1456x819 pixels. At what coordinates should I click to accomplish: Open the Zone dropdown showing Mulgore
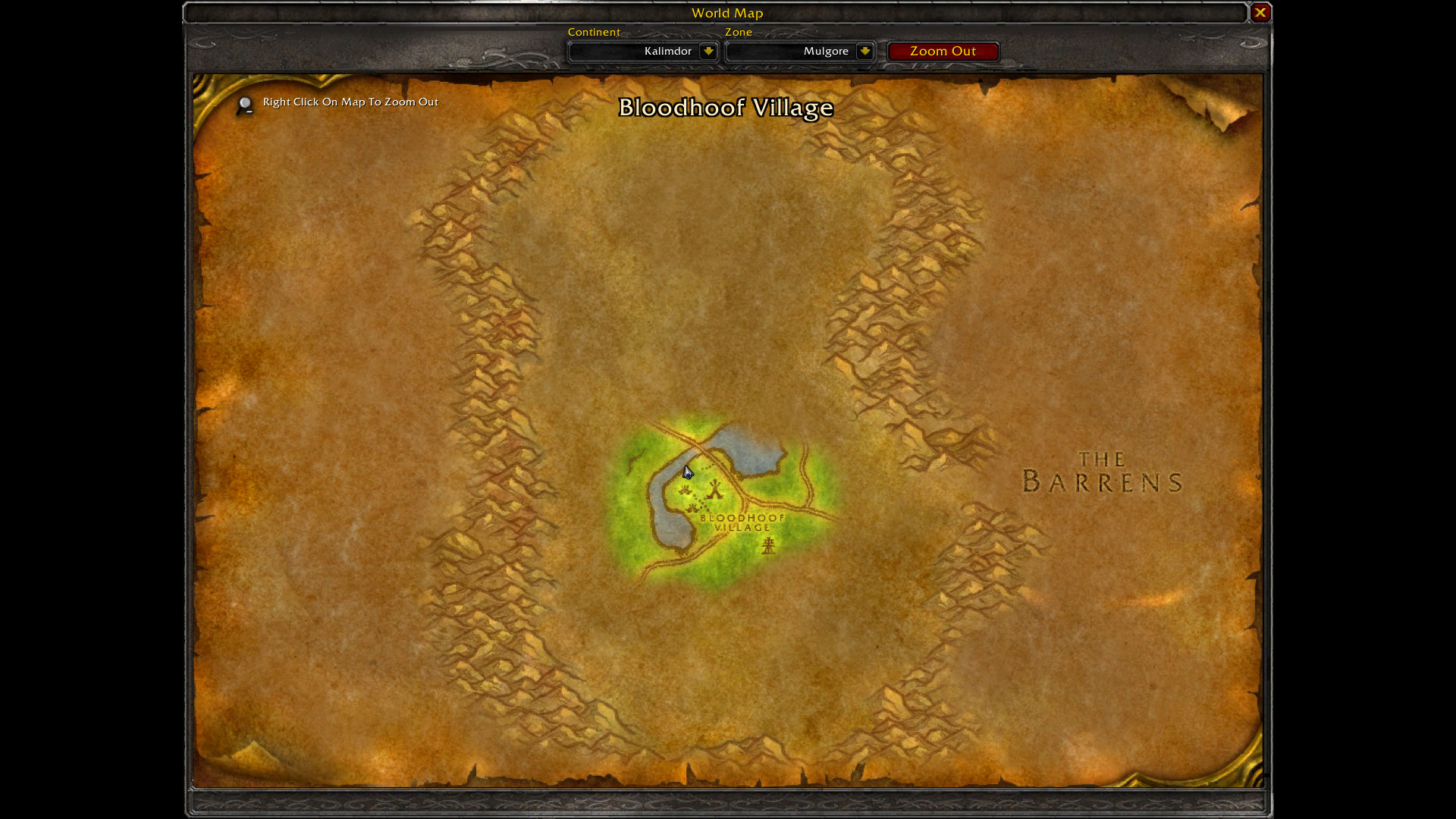[x=799, y=51]
